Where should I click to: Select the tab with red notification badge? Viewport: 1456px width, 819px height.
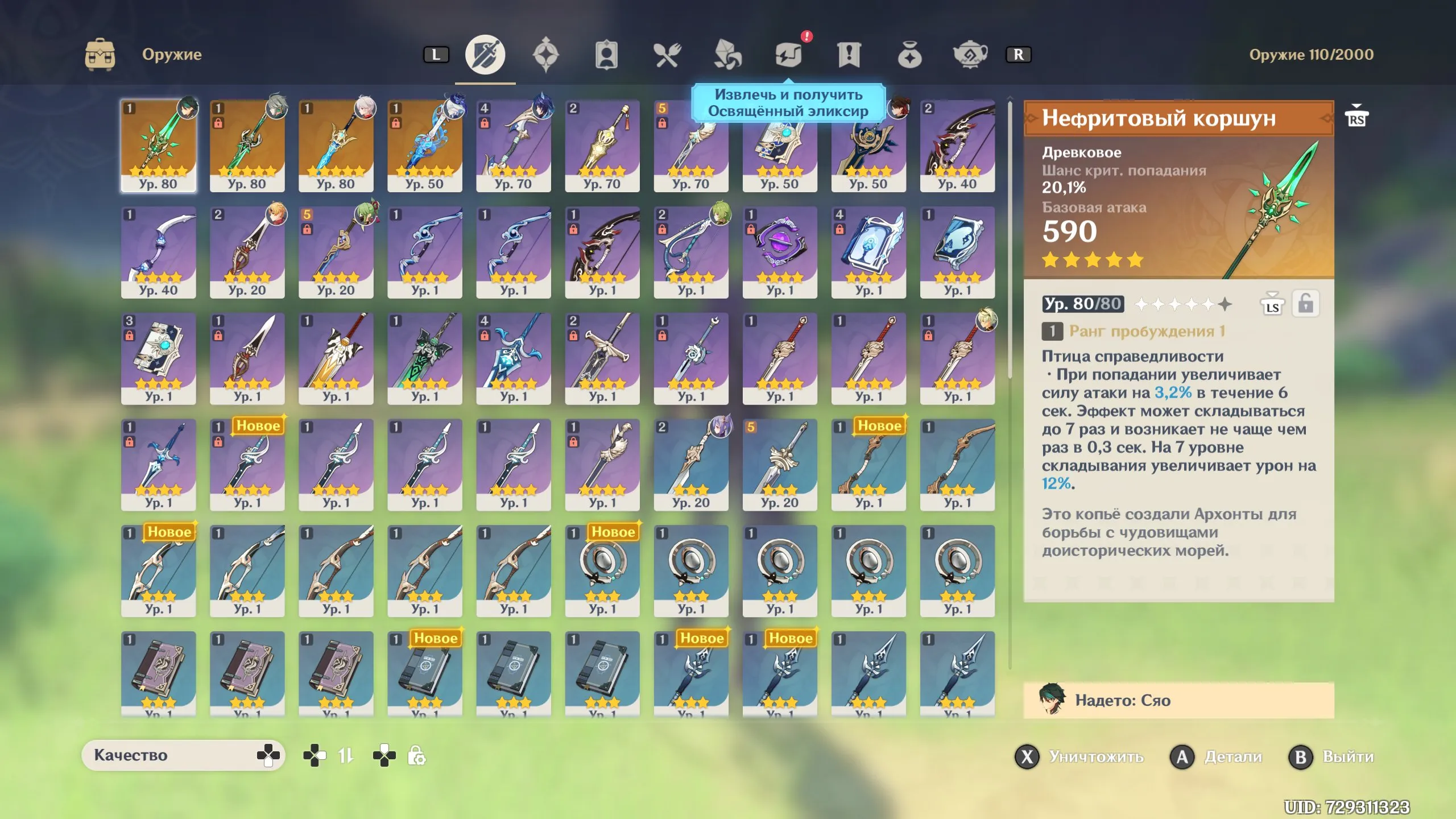(789, 55)
